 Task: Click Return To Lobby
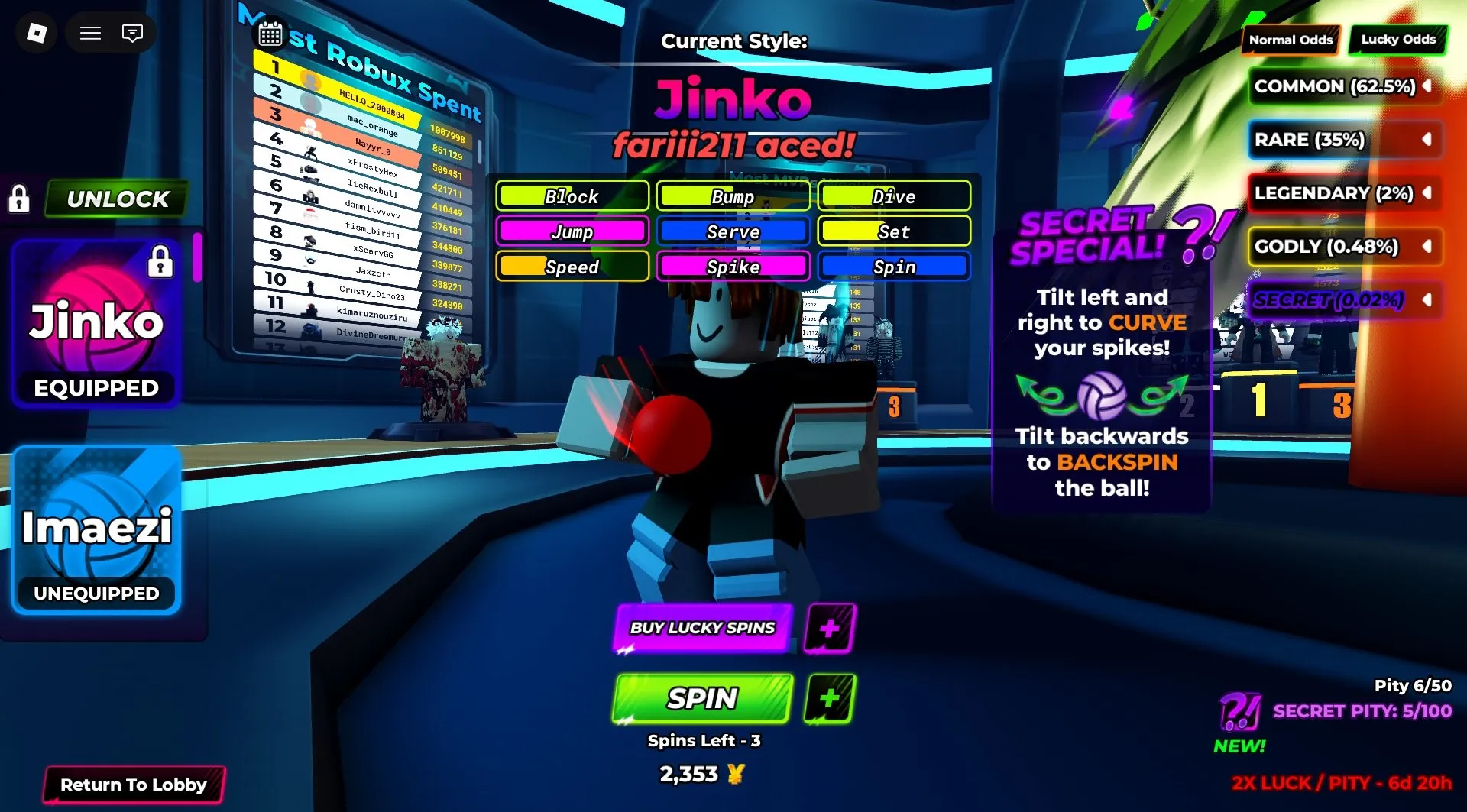click(x=134, y=785)
